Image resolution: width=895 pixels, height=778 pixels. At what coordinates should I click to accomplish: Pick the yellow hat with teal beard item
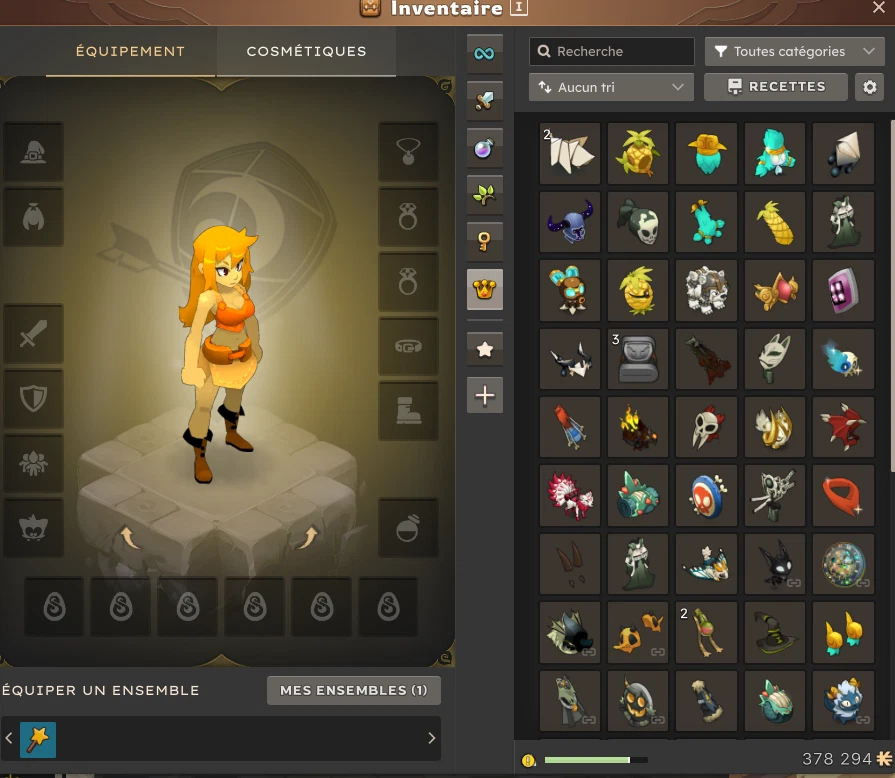(706, 153)
